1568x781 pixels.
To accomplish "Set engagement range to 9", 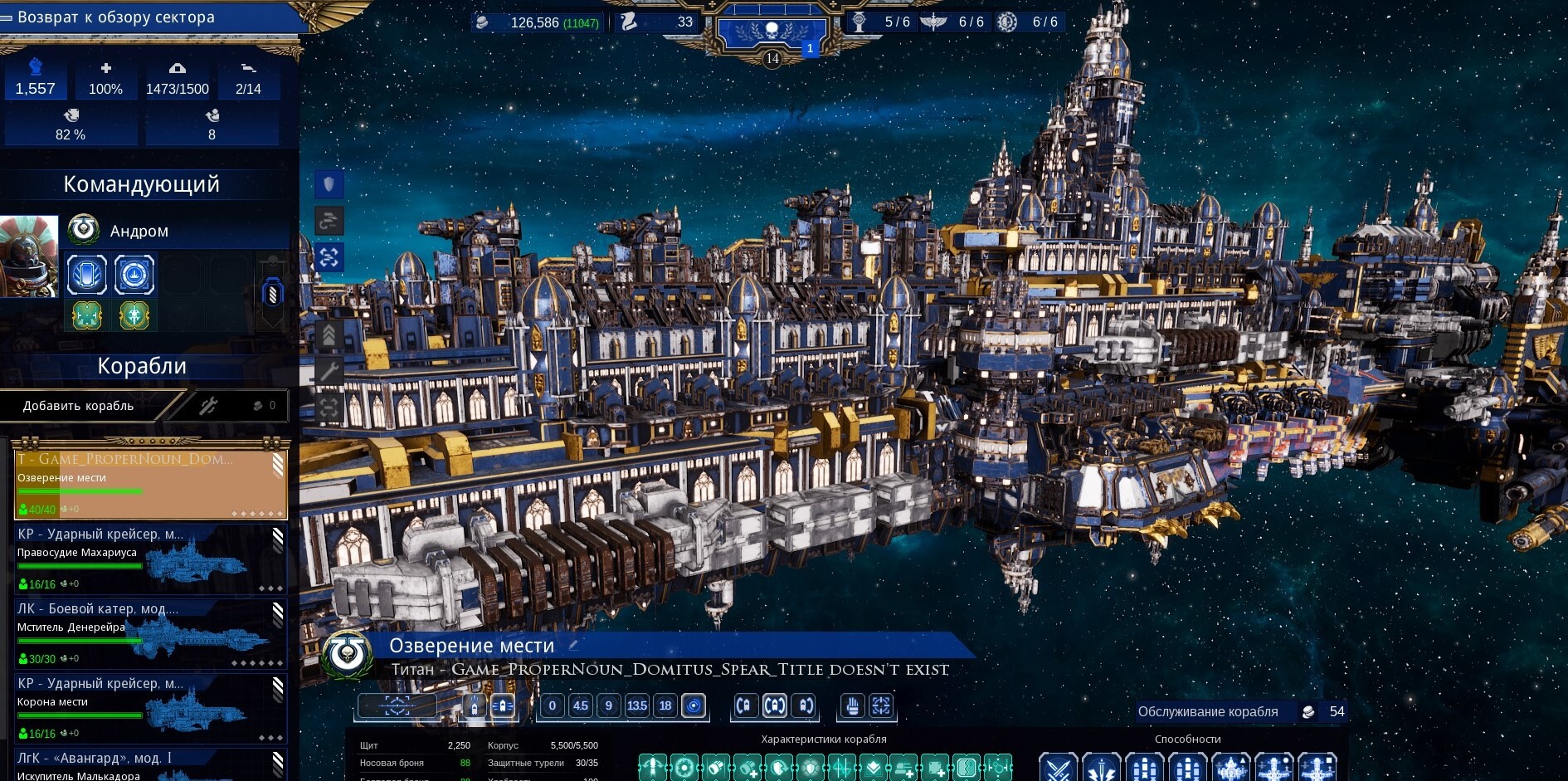I will coord(609,705).
